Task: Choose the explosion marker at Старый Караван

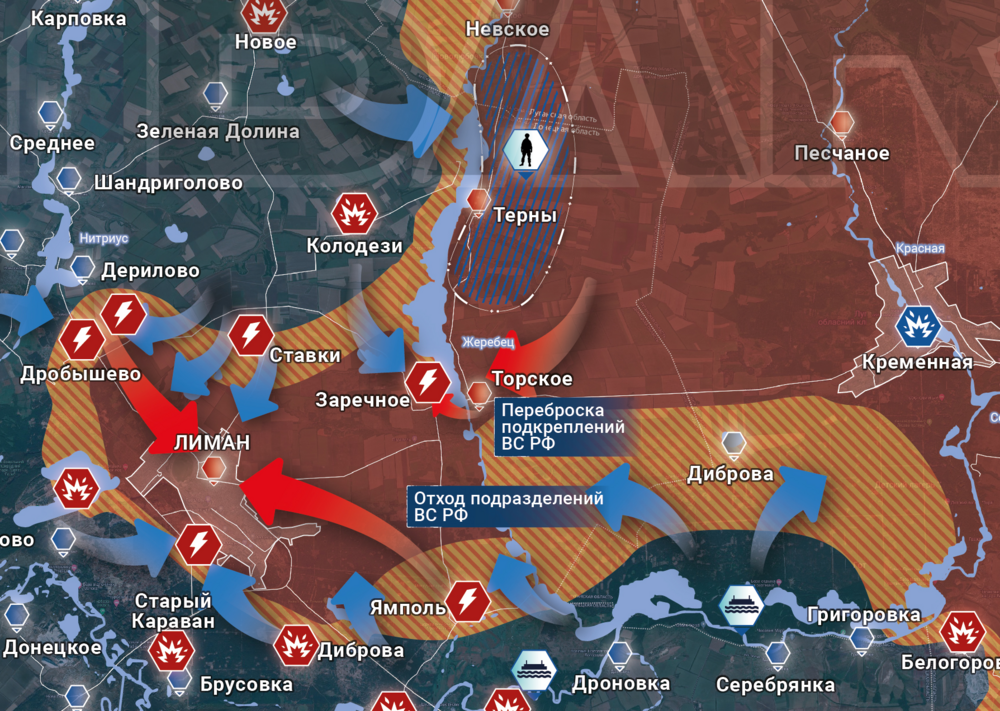Action: pos(171,650)
